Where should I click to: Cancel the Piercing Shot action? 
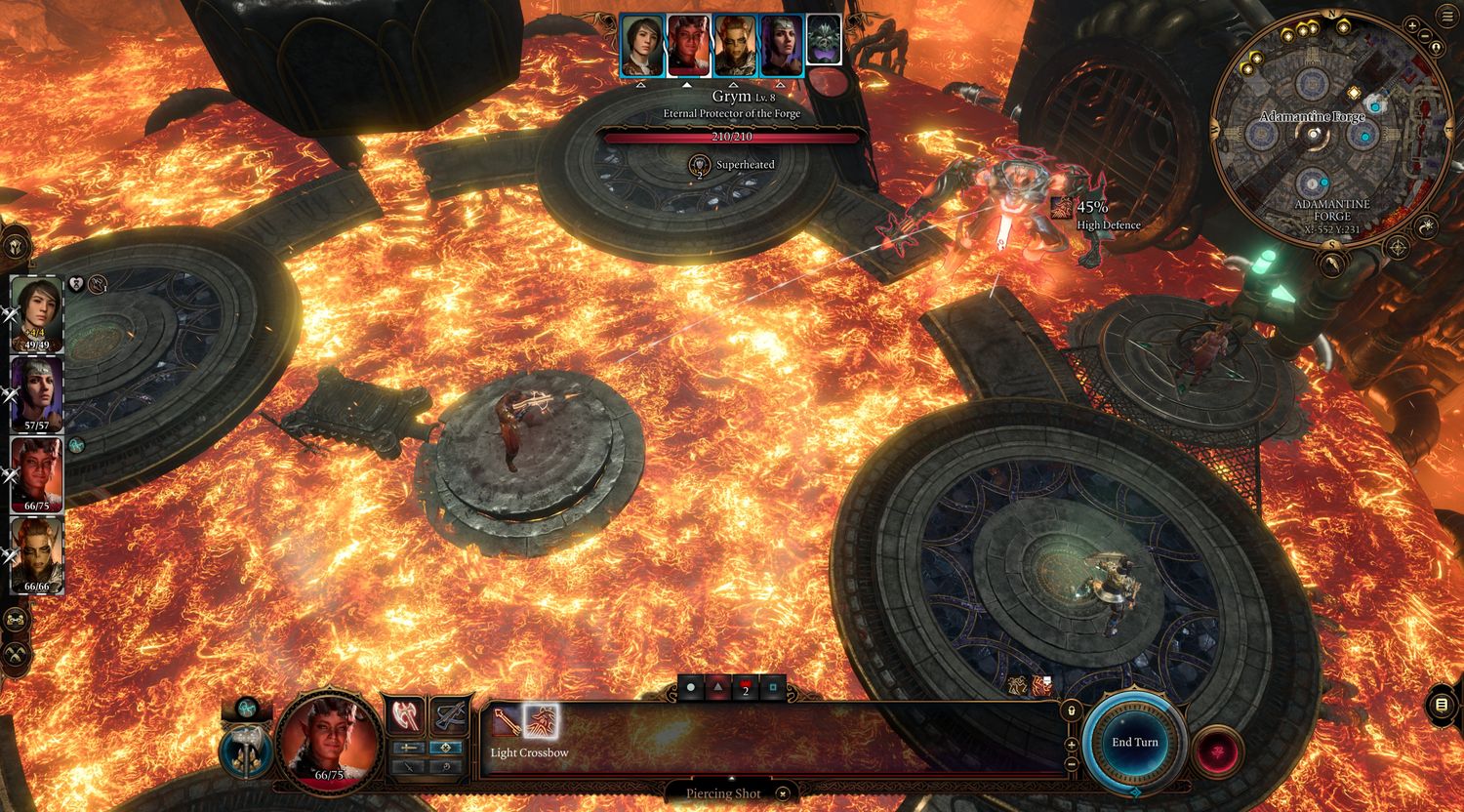pyautogui.click(x=781, y=794)
